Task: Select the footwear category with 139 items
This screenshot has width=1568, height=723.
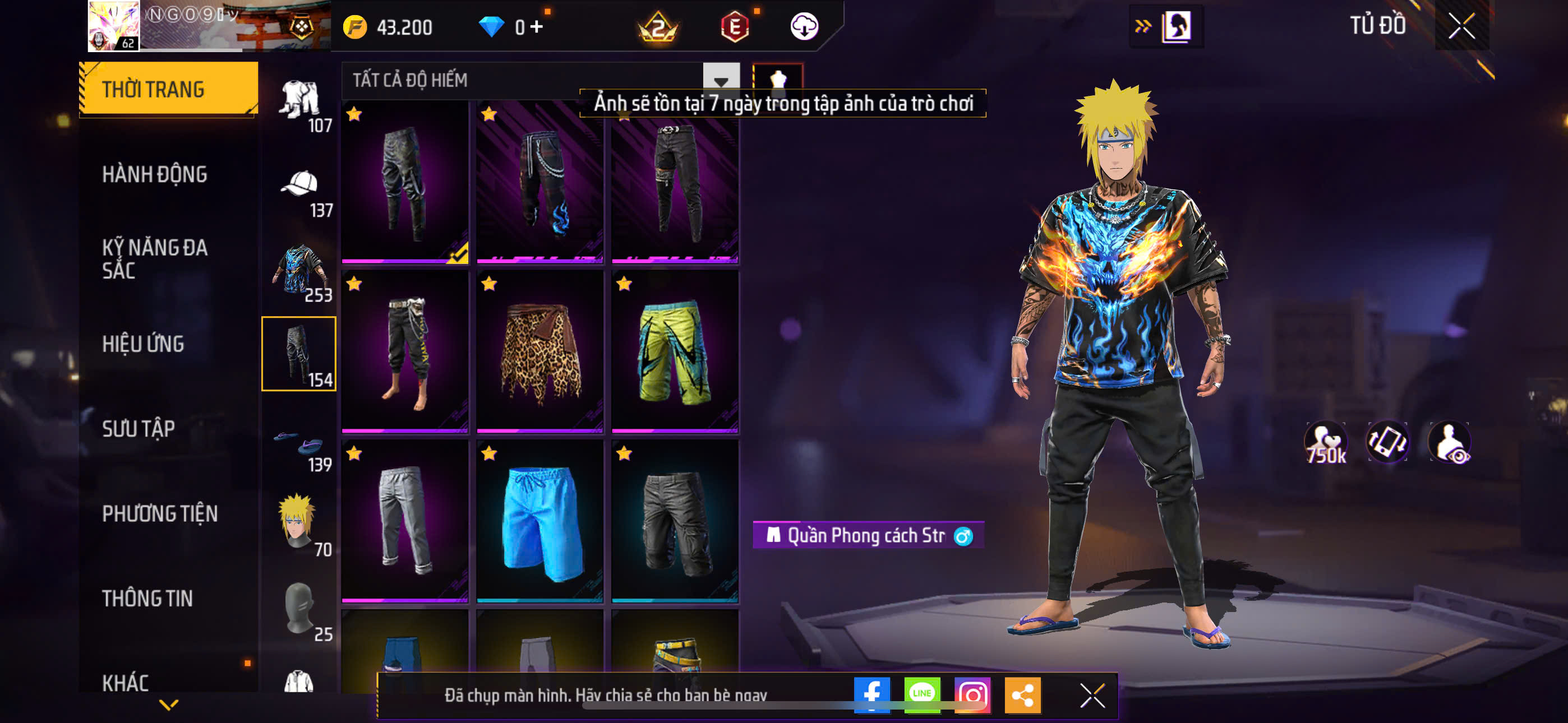Action: click(299, 447)
